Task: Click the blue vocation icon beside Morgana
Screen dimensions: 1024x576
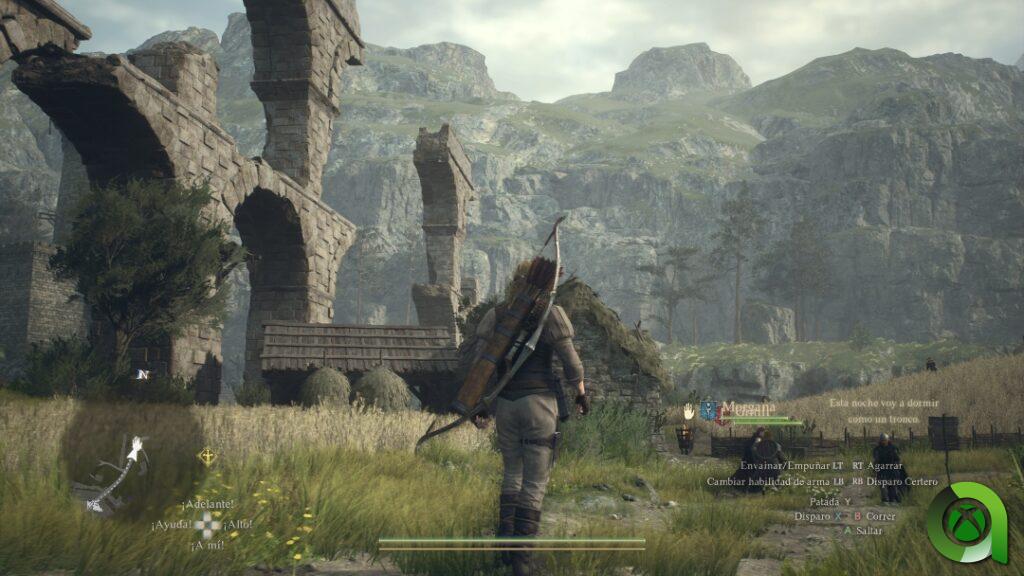Action: [708, 410]
